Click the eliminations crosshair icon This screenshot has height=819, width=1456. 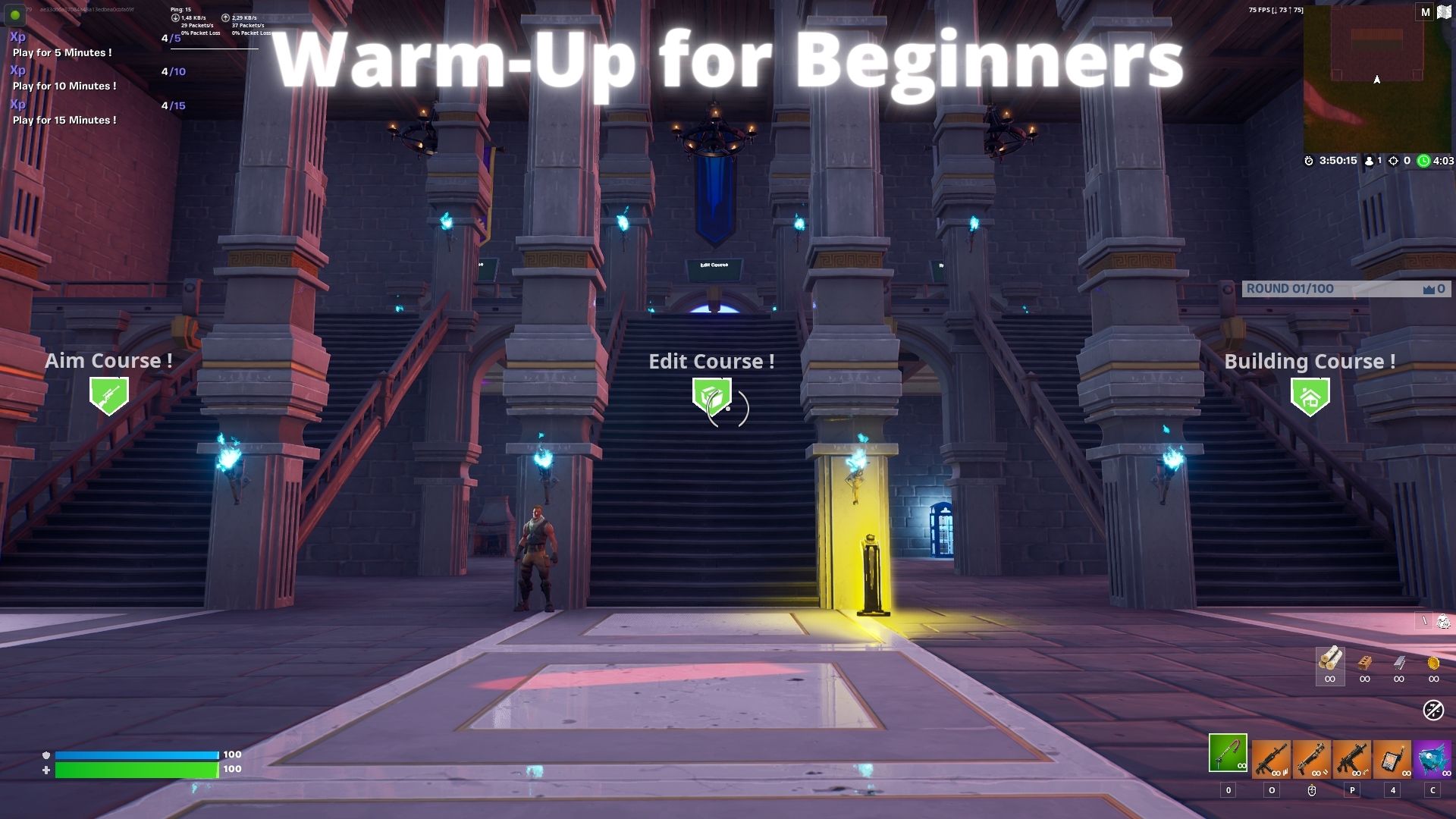[1393, 161]
